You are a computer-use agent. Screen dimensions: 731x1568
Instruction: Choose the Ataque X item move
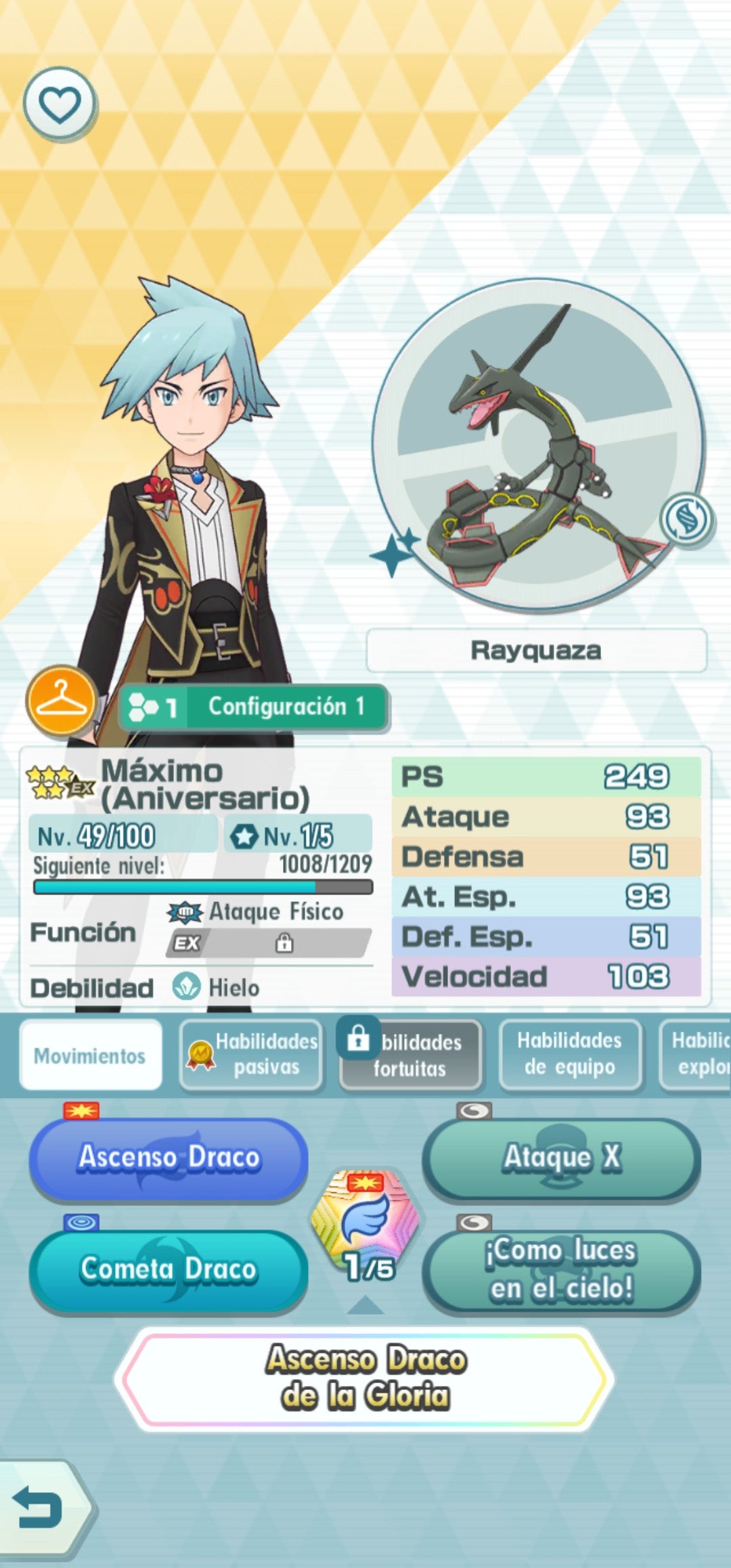point(562,1158)
